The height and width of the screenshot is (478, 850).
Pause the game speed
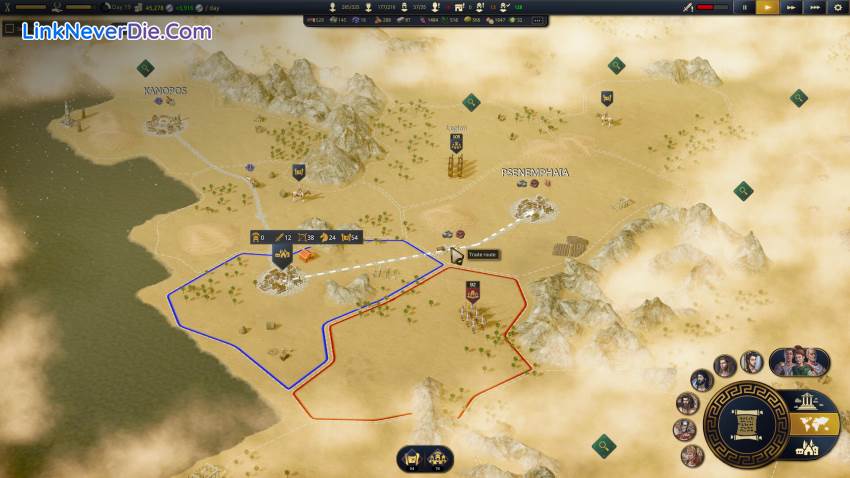744,7
